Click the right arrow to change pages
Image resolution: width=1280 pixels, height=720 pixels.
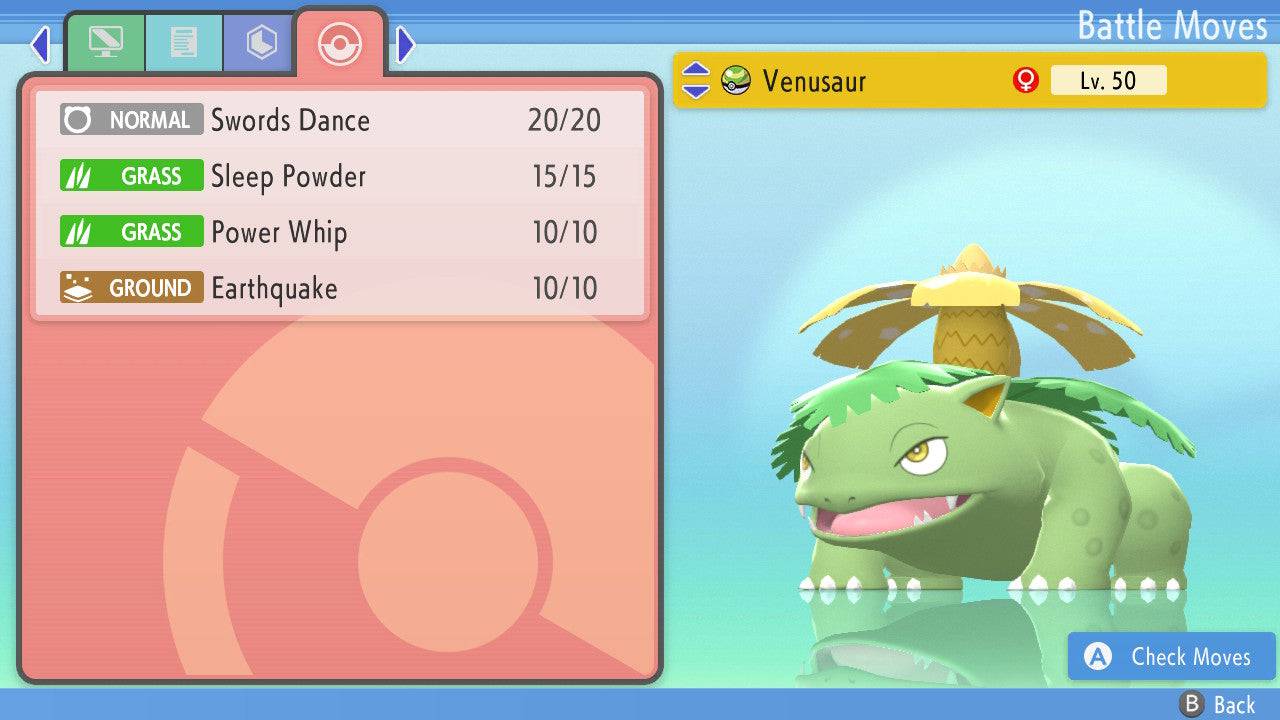tap(404, 44)
